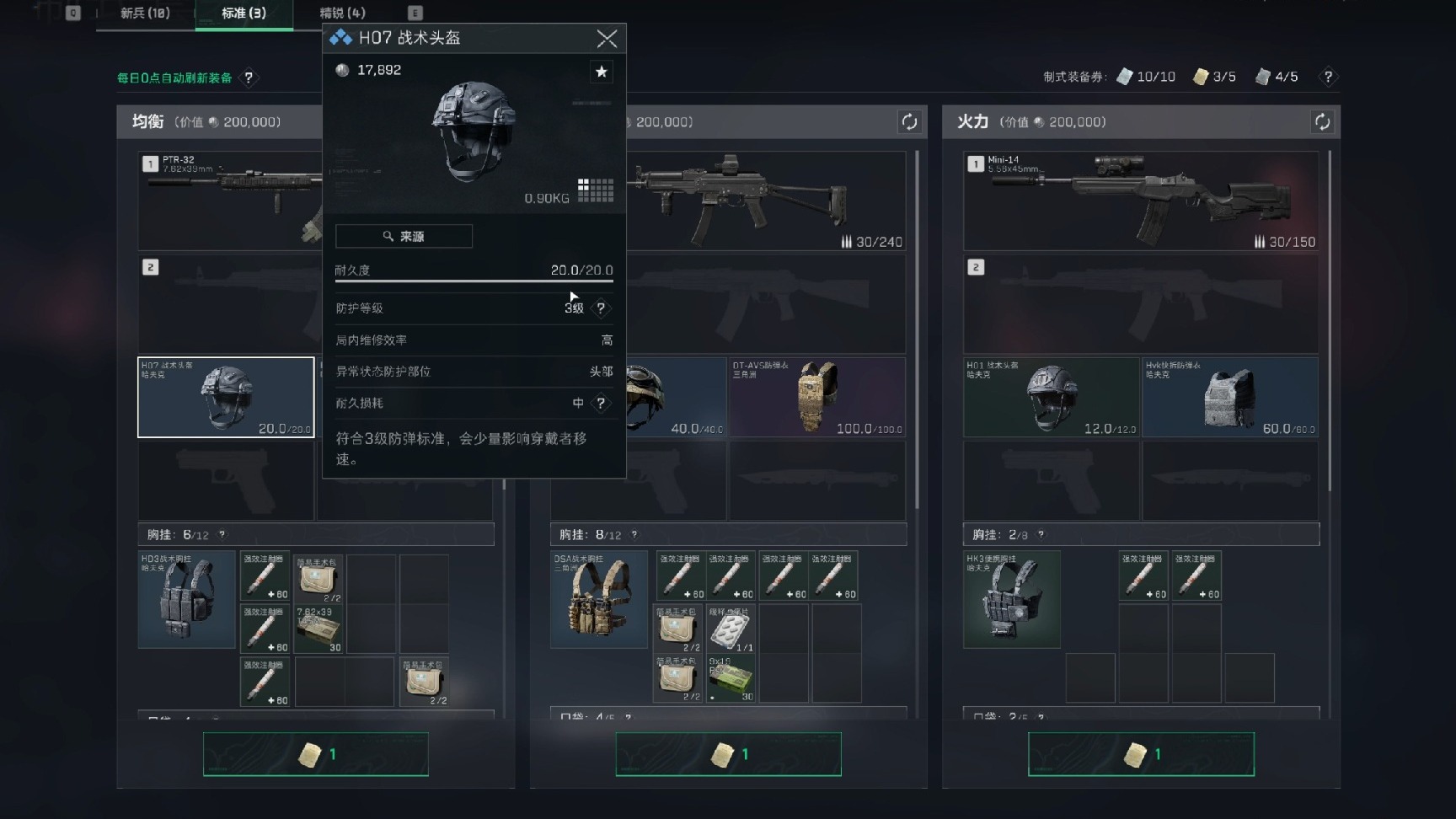
Task: Open the 防护等级 help tooltip
Action: (601, 308)
